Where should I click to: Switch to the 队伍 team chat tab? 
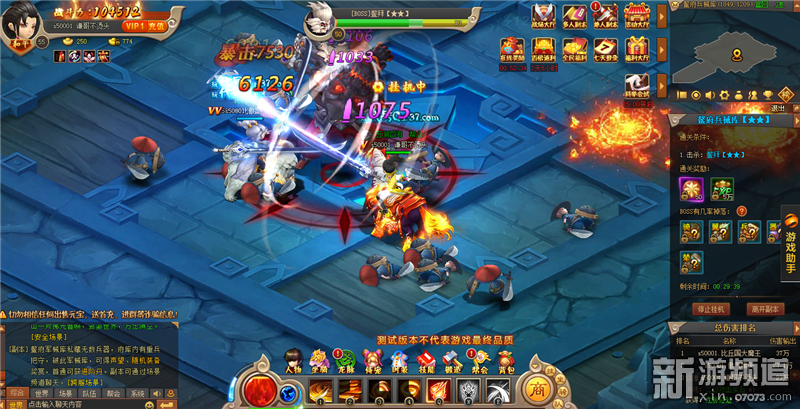coord(89,394)
